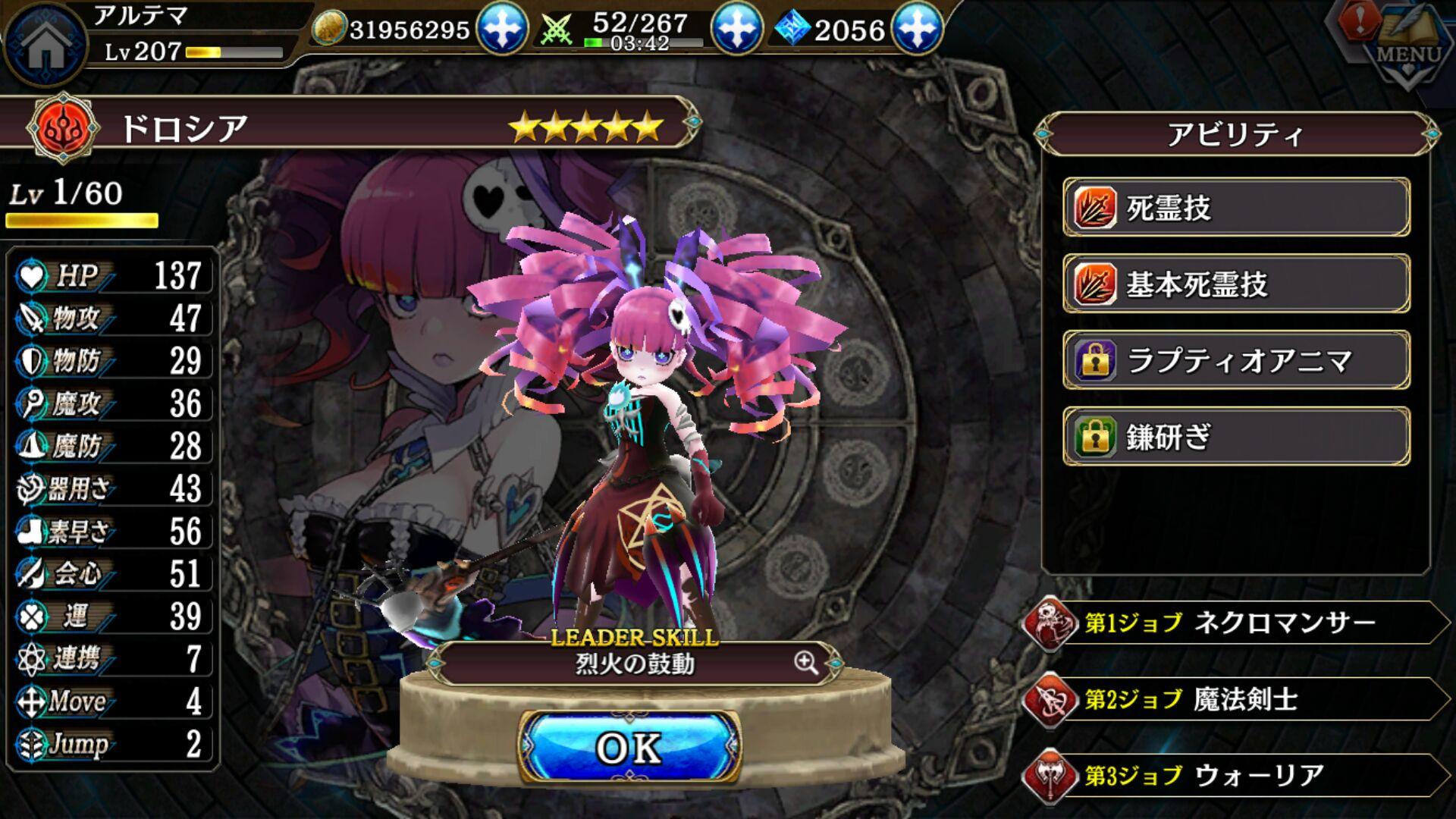Open the MENU book icon

coord(1410,45)
